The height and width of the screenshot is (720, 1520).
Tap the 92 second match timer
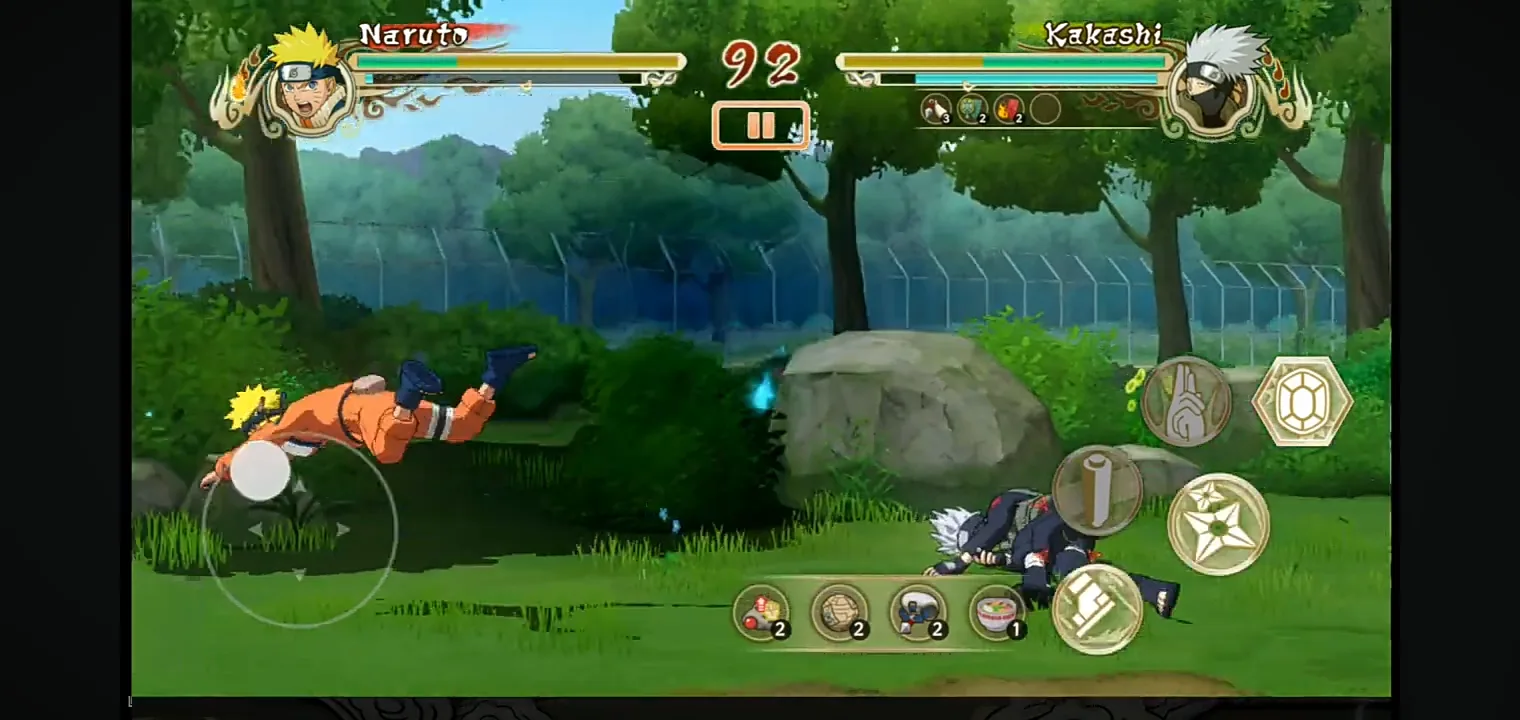point(762,62)
